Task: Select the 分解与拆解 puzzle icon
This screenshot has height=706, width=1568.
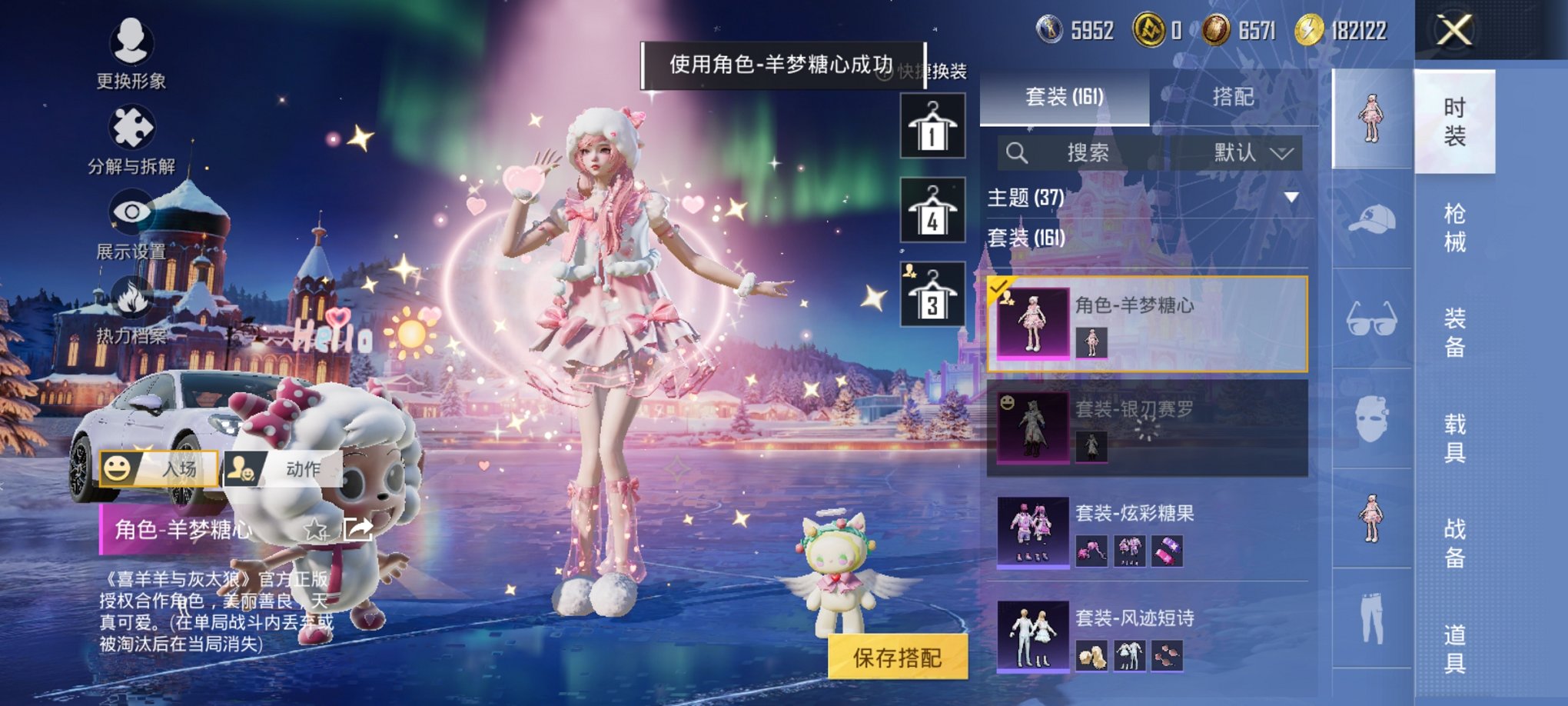Action: point(131,127)
